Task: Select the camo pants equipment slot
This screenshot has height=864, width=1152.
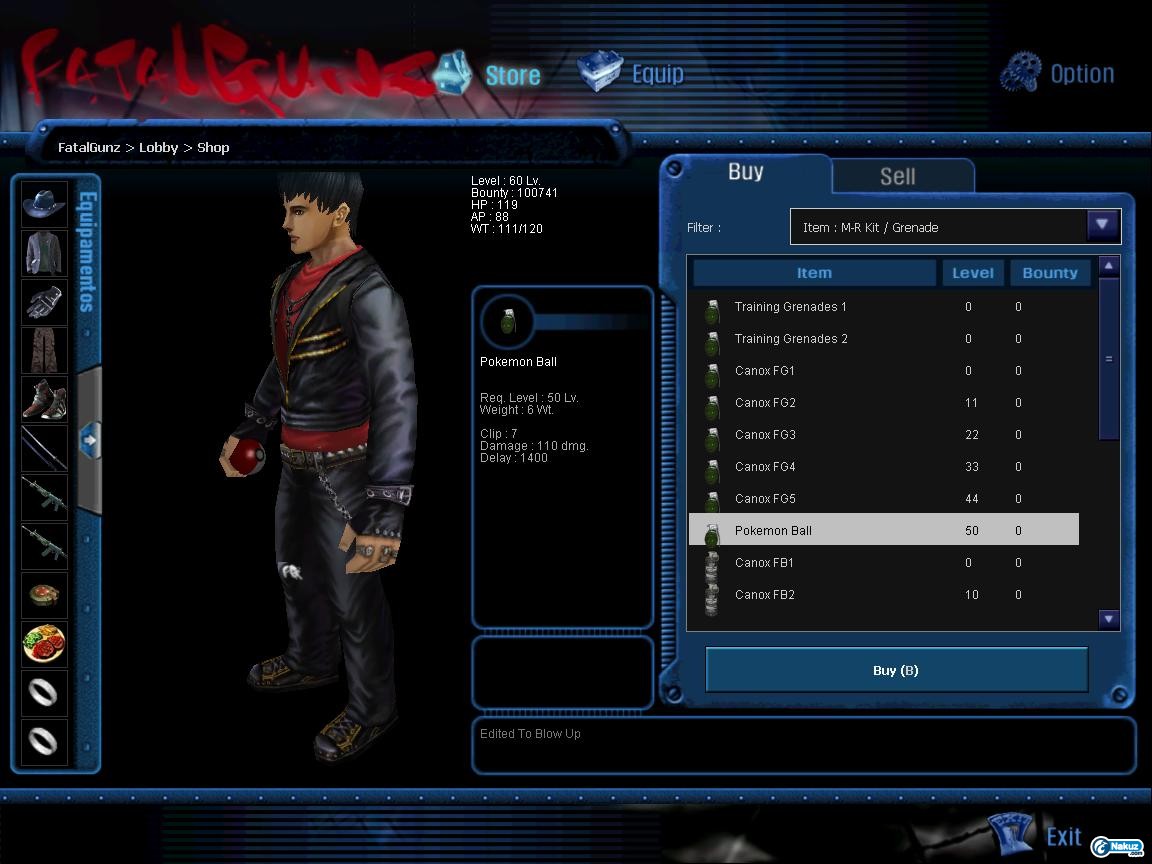Action: pyautogui.click(x=44, y=350)
